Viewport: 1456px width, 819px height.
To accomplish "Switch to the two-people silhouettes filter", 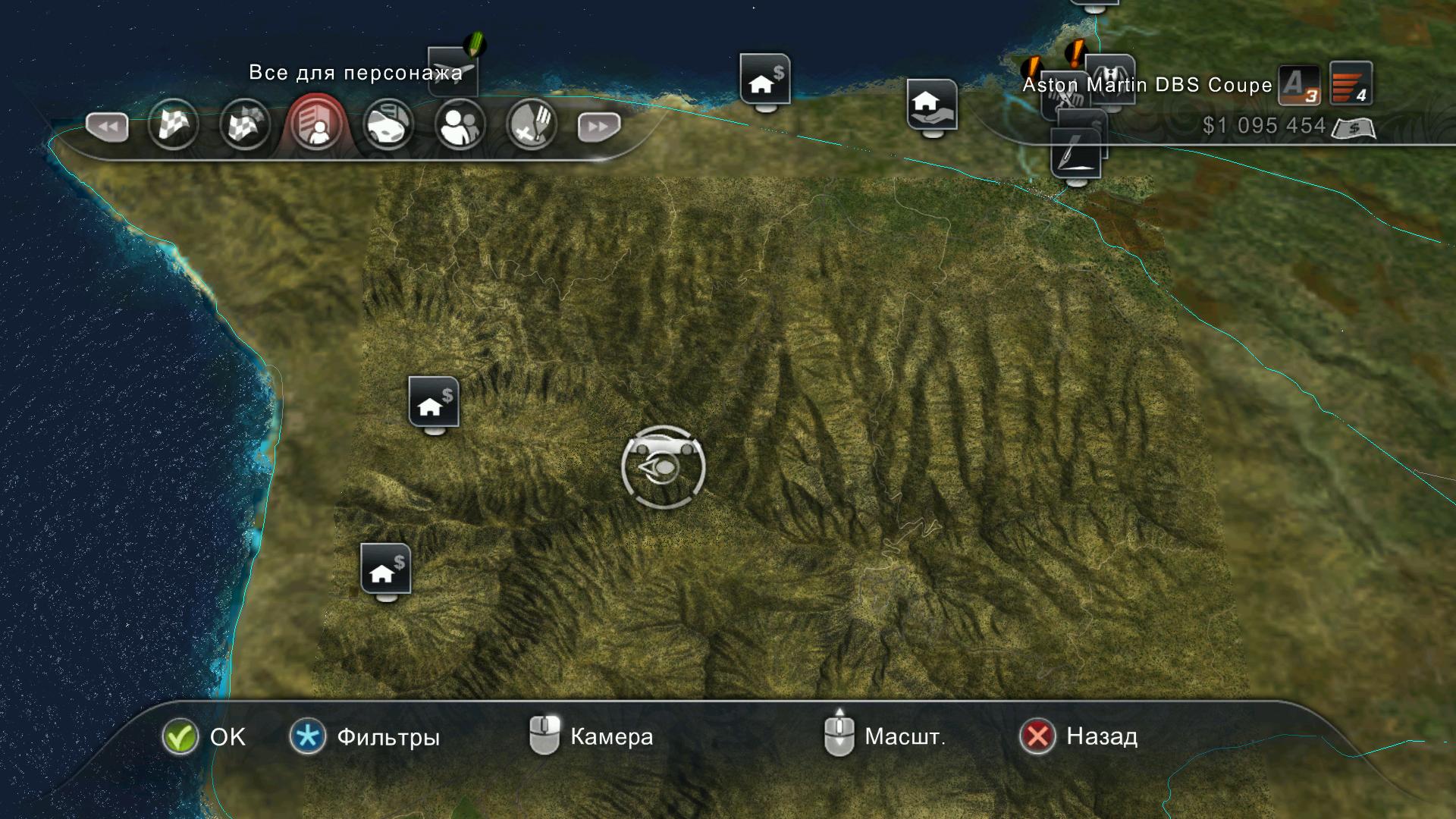I will coord(460,125).
